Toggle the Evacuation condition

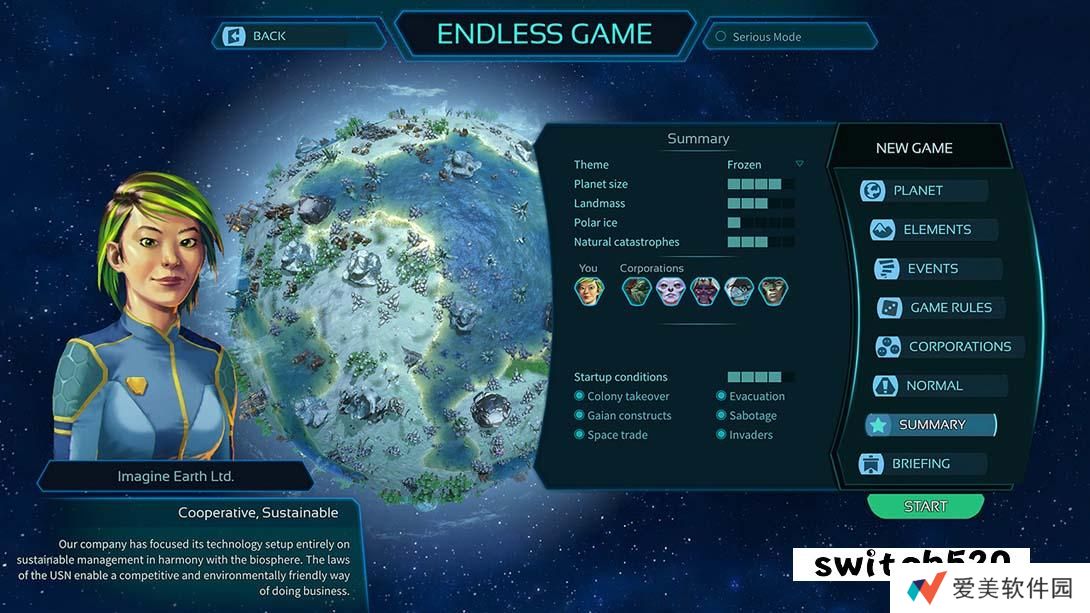point(721,396)
